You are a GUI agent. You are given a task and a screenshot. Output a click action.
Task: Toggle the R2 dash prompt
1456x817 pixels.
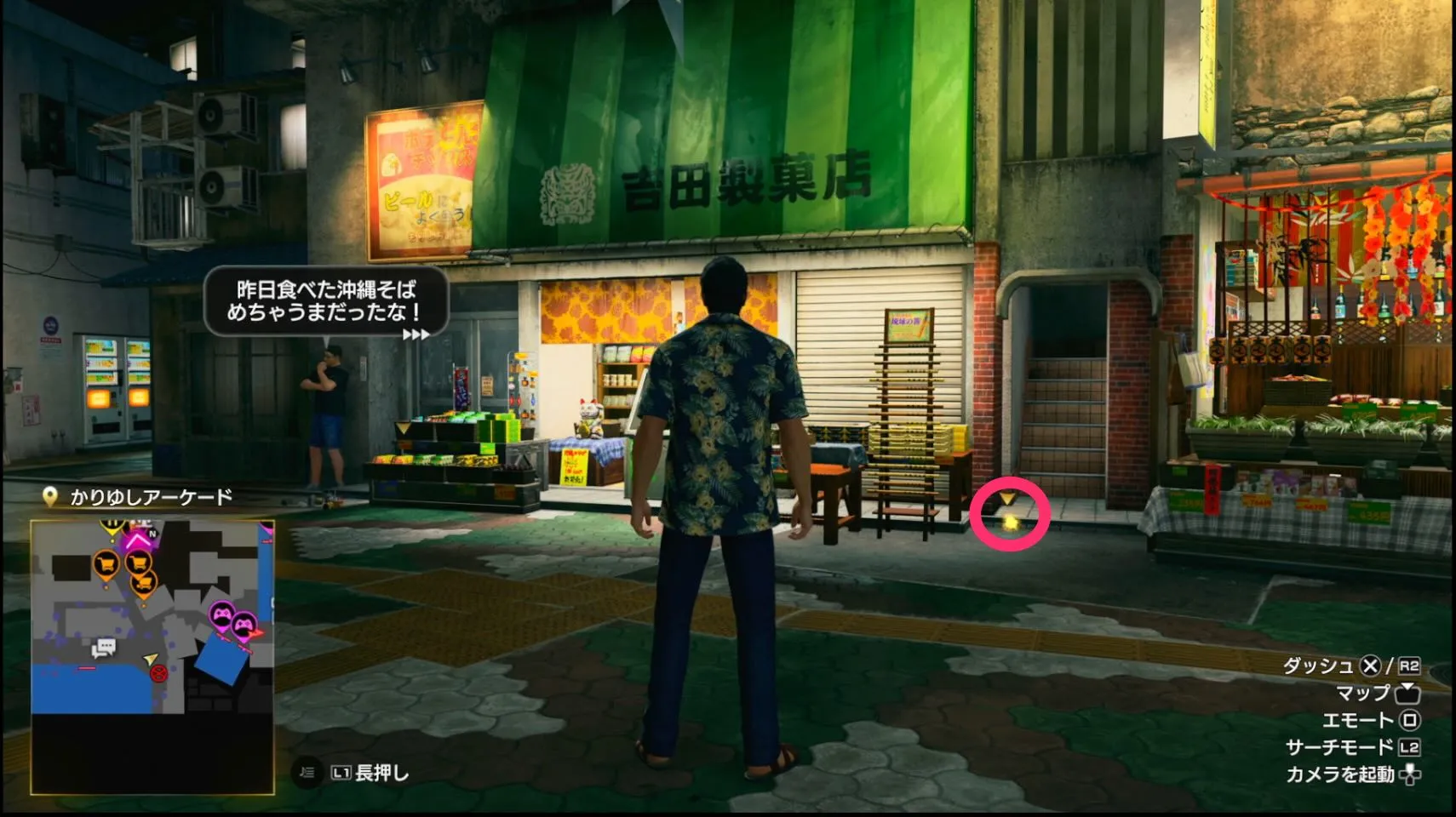[x=1408, y=666]
